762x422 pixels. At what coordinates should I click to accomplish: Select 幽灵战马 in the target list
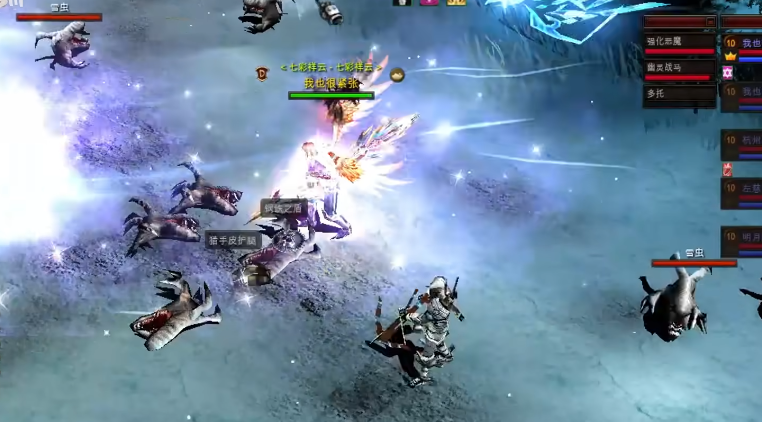[679, 68]
